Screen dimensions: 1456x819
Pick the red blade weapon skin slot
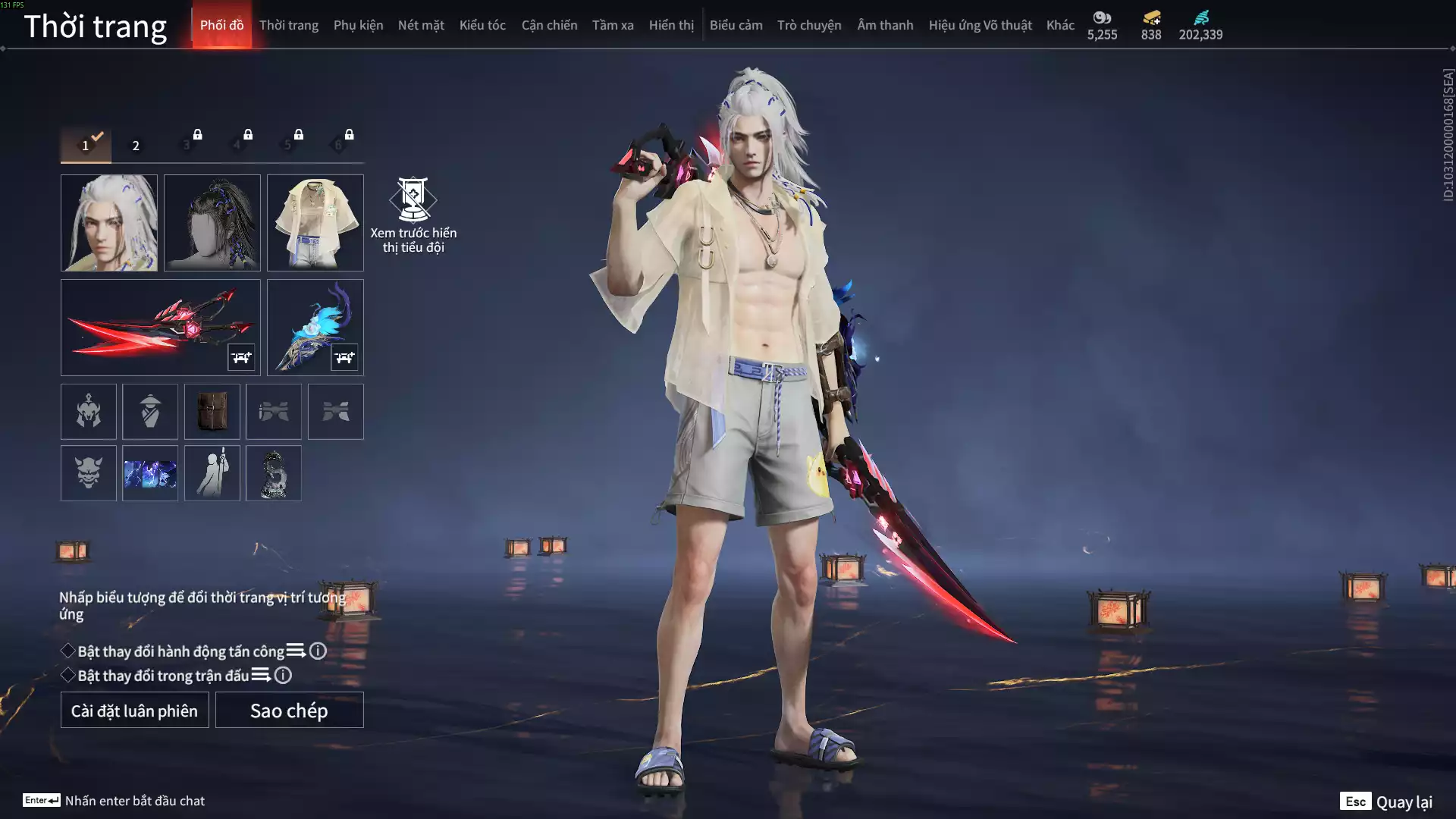tap(161, 328)
